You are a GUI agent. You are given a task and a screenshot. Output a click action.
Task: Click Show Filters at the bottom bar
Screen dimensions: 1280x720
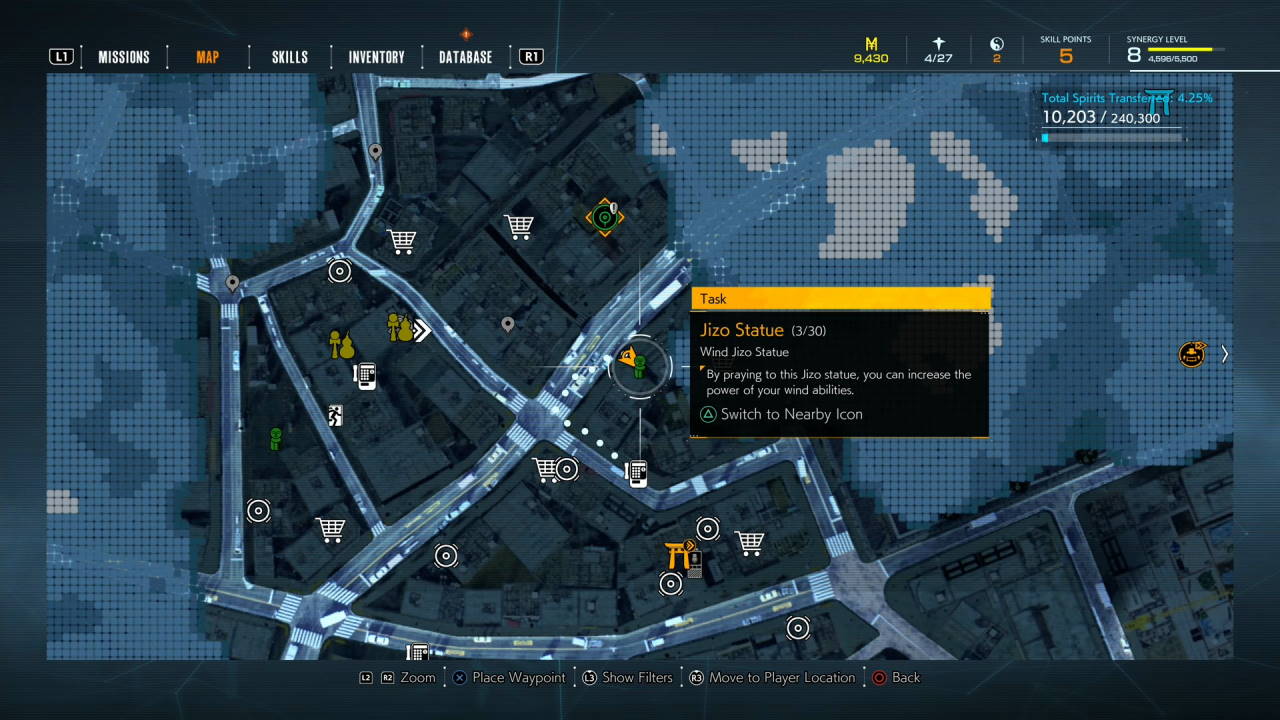[637, 677]
